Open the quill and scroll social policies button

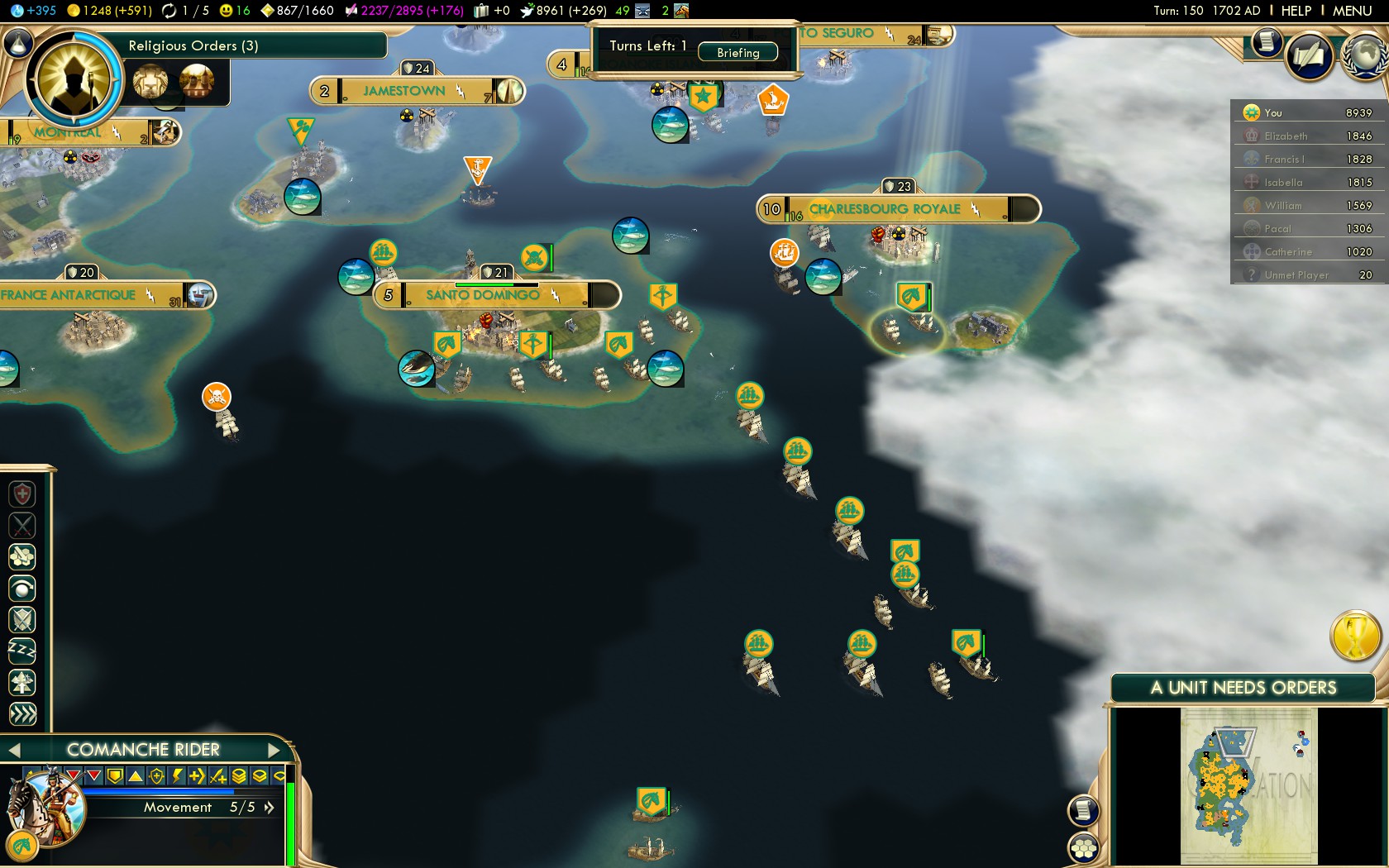tap(1310, 57)
